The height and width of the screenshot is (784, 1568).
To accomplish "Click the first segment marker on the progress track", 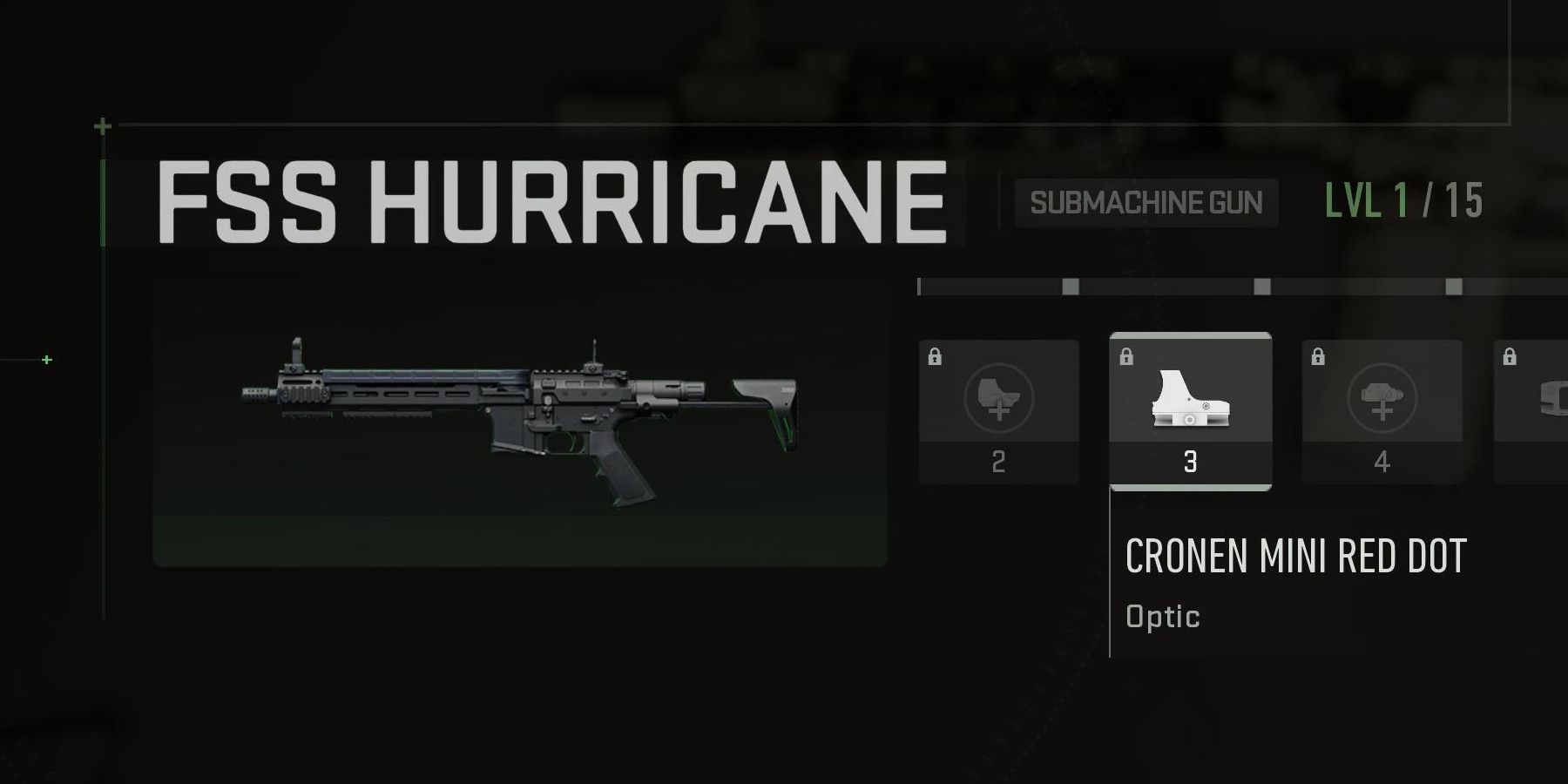I will tap(1069, 286).
